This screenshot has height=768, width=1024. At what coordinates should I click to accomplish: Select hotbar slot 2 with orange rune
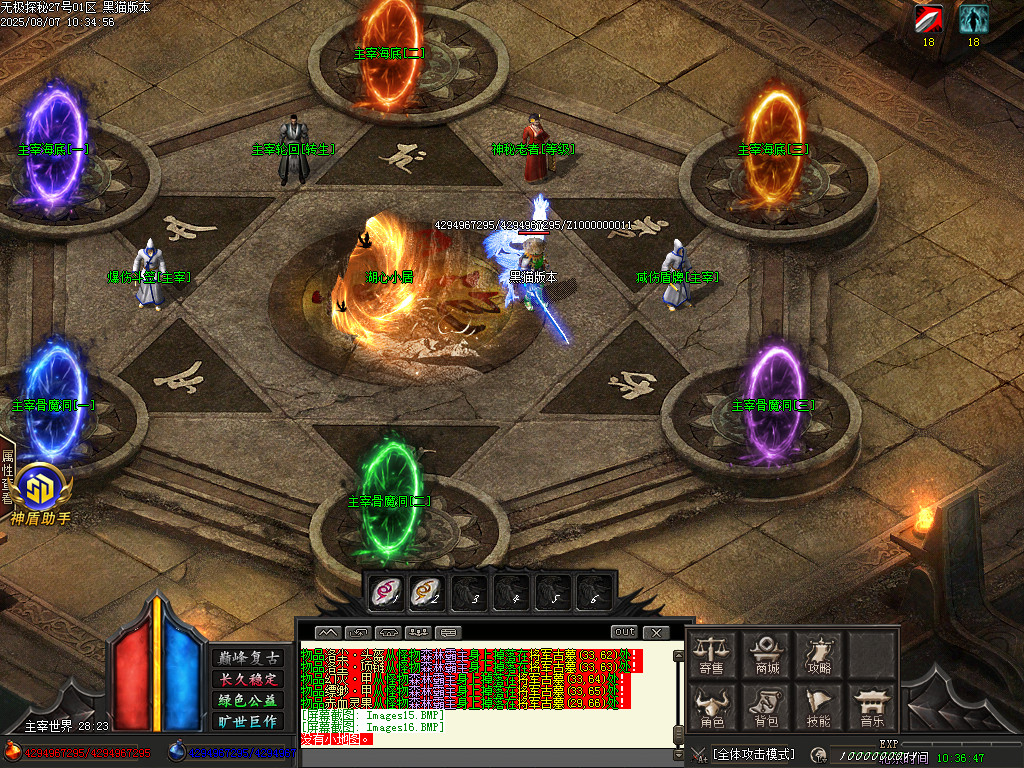(x=426, y=592)
